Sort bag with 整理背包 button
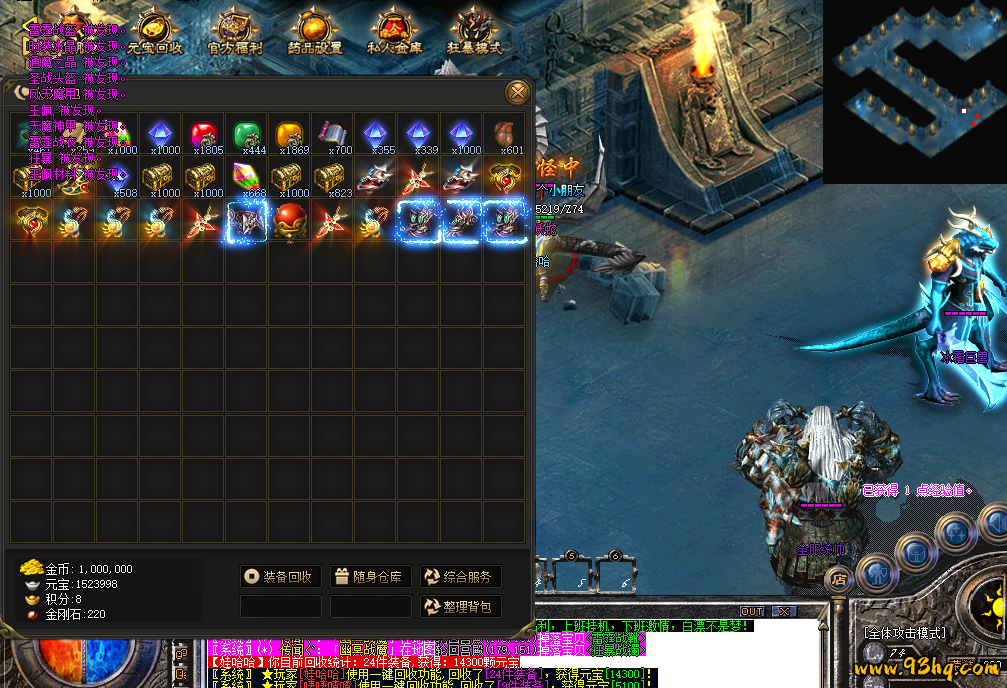The image size is (1007, 688). [459, 607]
